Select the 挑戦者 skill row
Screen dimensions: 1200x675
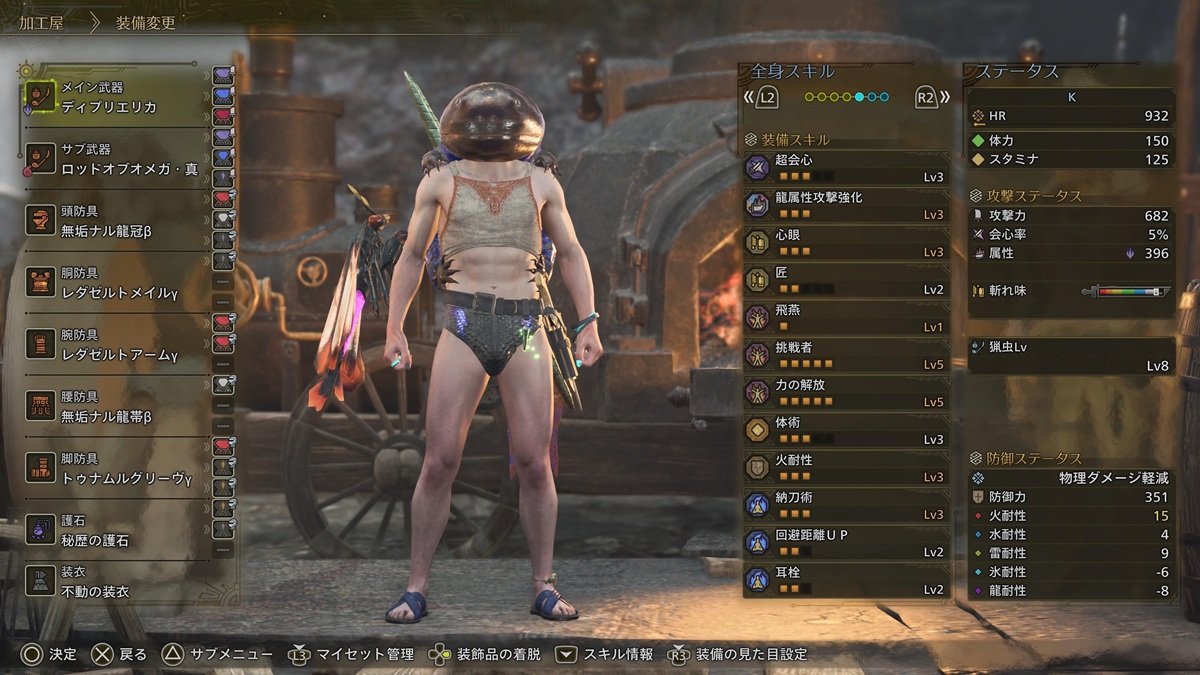click(845, 356)
